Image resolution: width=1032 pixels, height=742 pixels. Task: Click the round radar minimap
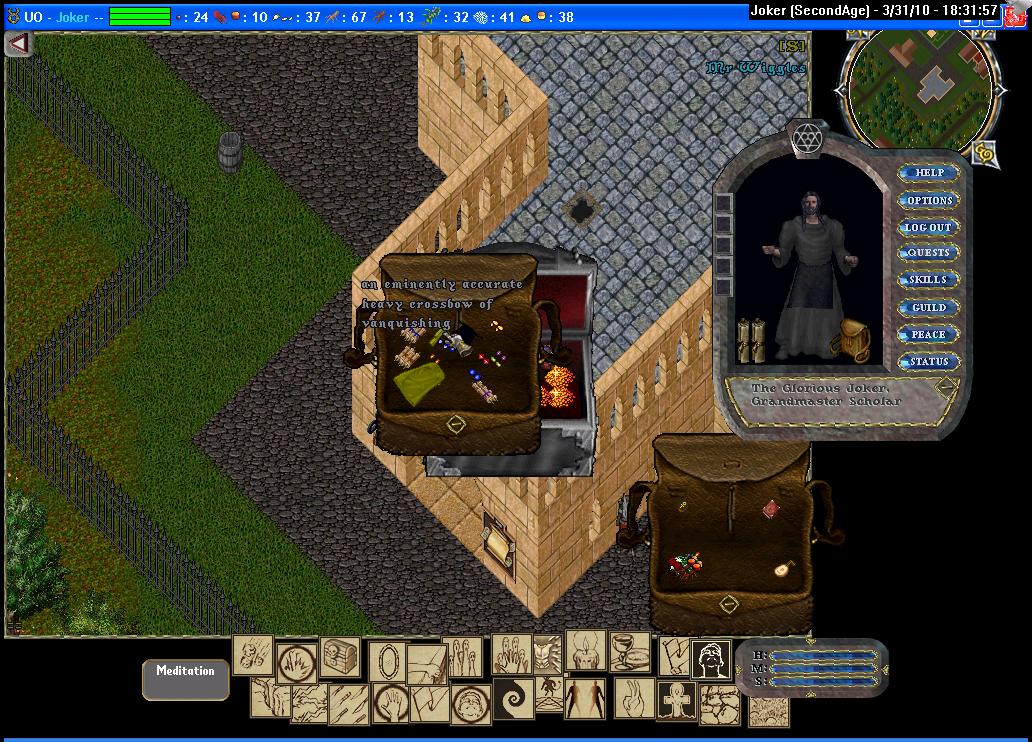point(918,87)
